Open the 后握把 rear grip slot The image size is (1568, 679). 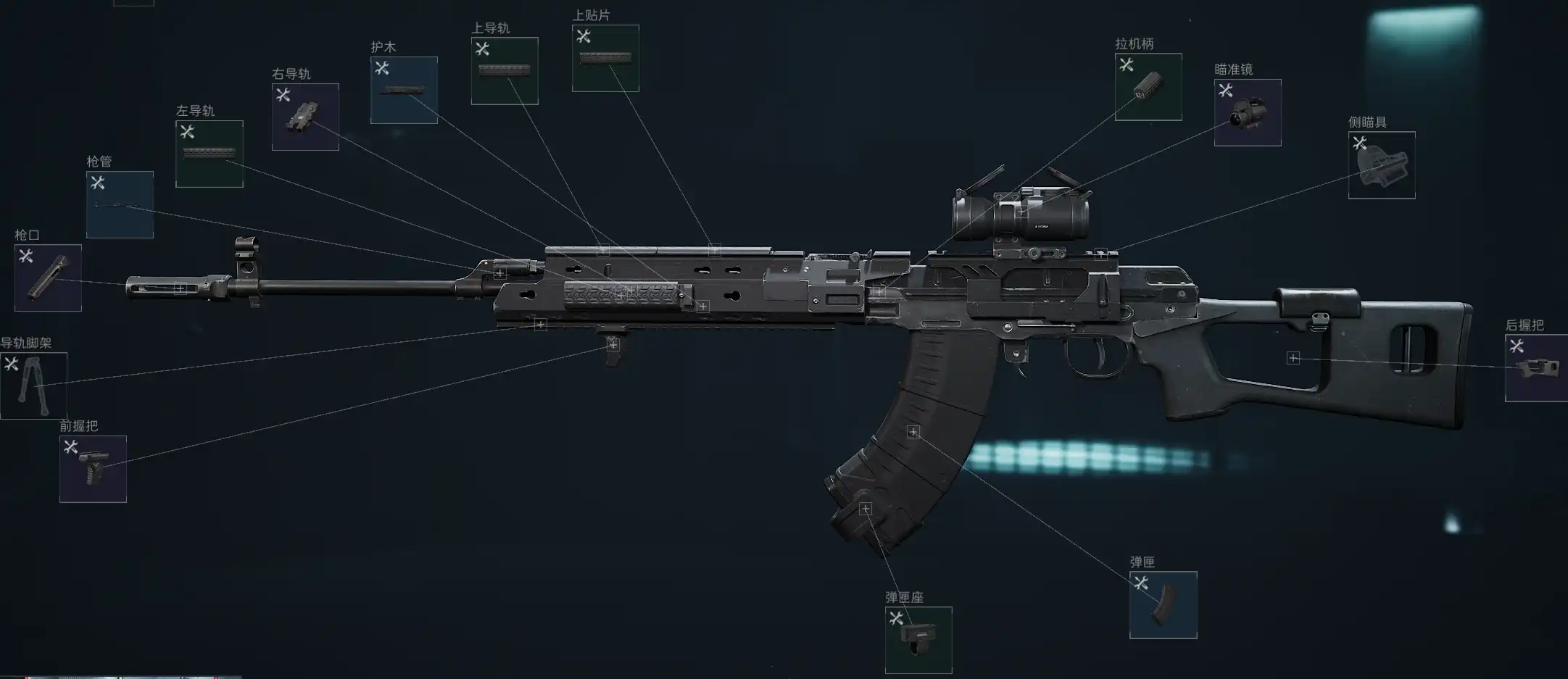[x=1536, y=368]
